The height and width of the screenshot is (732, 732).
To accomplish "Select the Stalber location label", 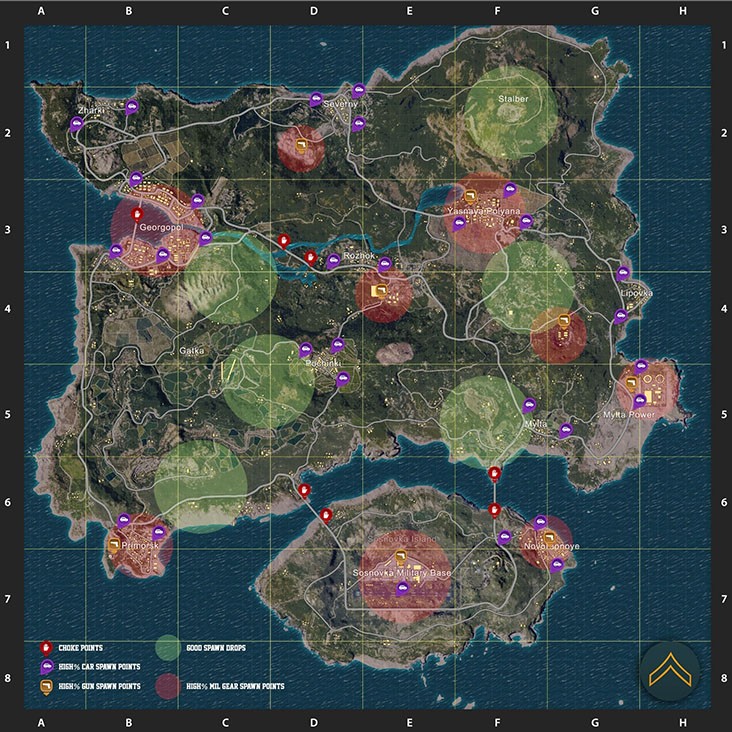I will pyautogui.click(x=512, y=99).
